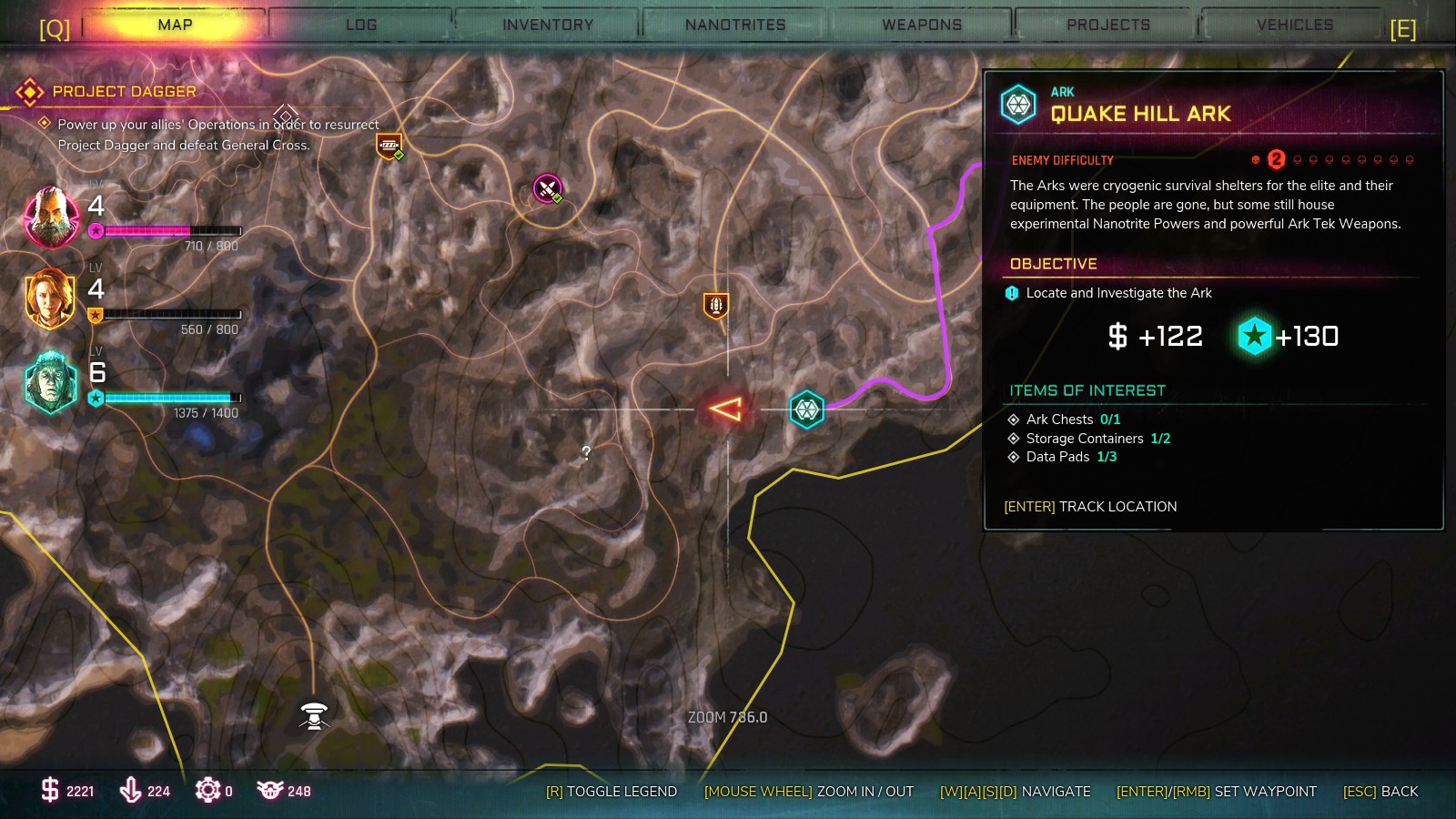The width and height of the screenshot is (1456, 819).
Task: Switch to the Vehicles tab
Action: click(1294, 25)
